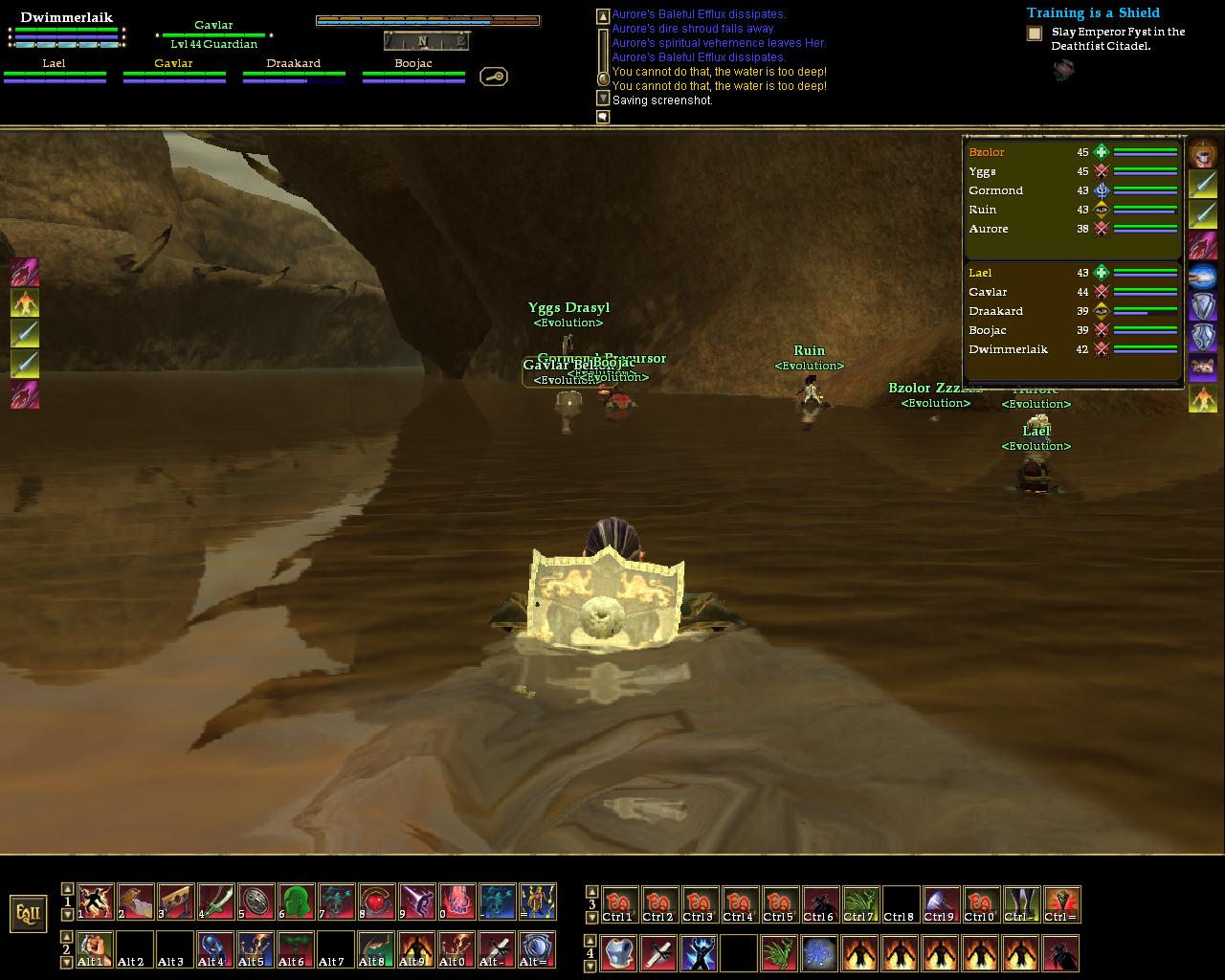Trigger the red heart ability in slot 8
The width and height of the screenshot is (1225, 980).
(x=376, y=902)
